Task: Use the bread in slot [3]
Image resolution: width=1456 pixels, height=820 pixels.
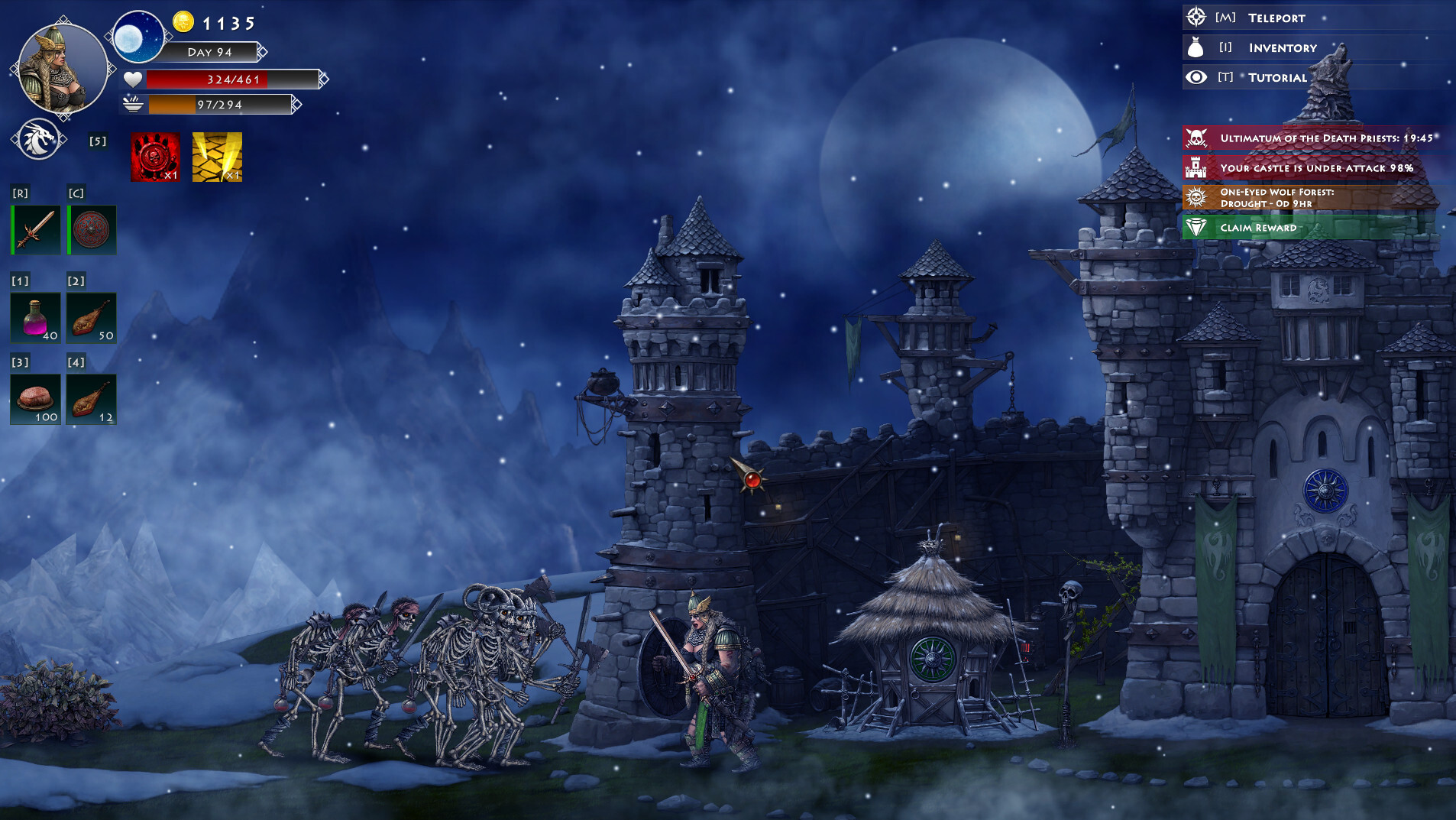Action: coord(35,398)
